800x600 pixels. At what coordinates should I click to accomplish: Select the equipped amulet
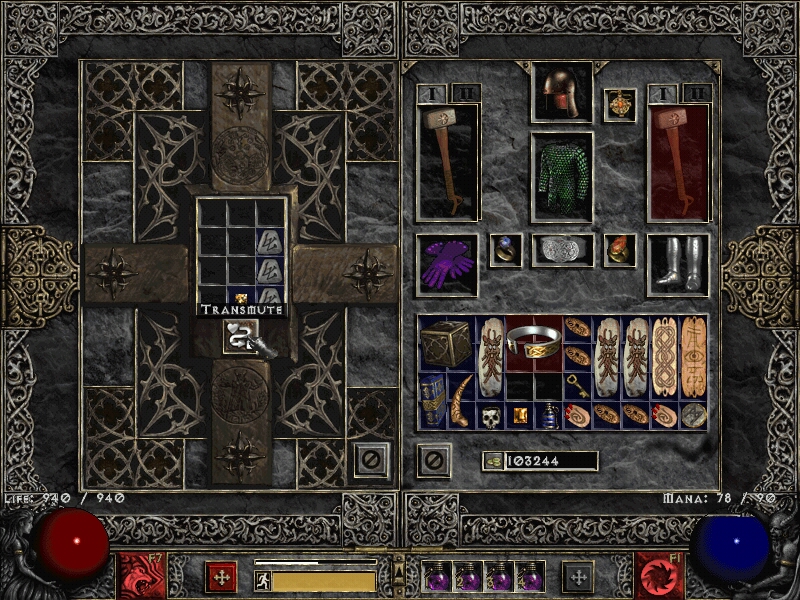pos(620,105)
